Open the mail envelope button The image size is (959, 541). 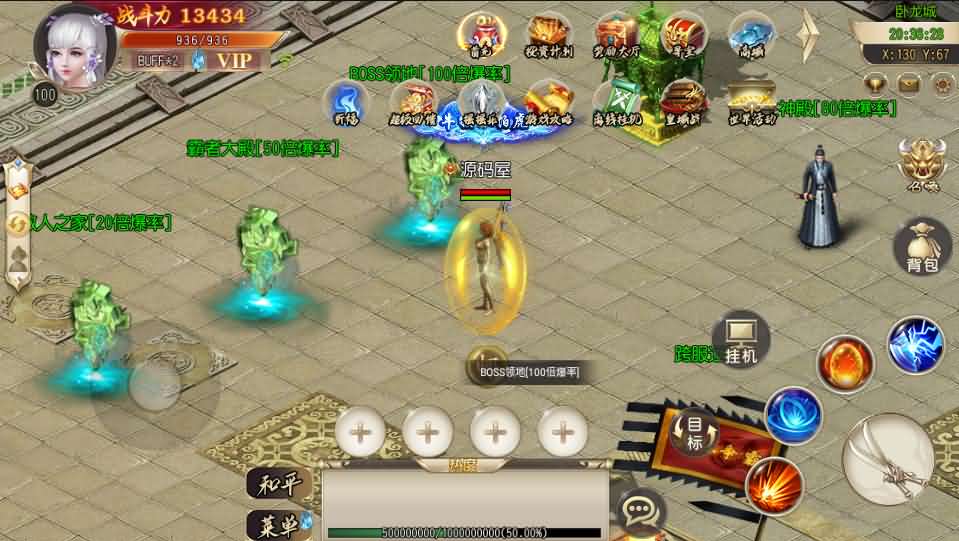[x=908, y=84]
